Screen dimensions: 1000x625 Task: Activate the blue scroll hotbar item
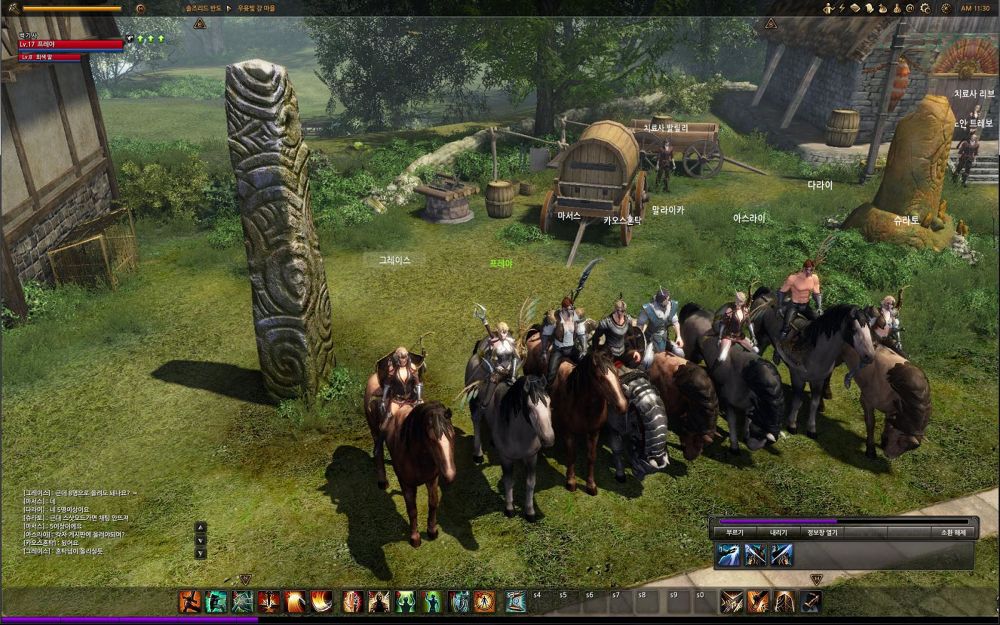click(x=515, y=601)
